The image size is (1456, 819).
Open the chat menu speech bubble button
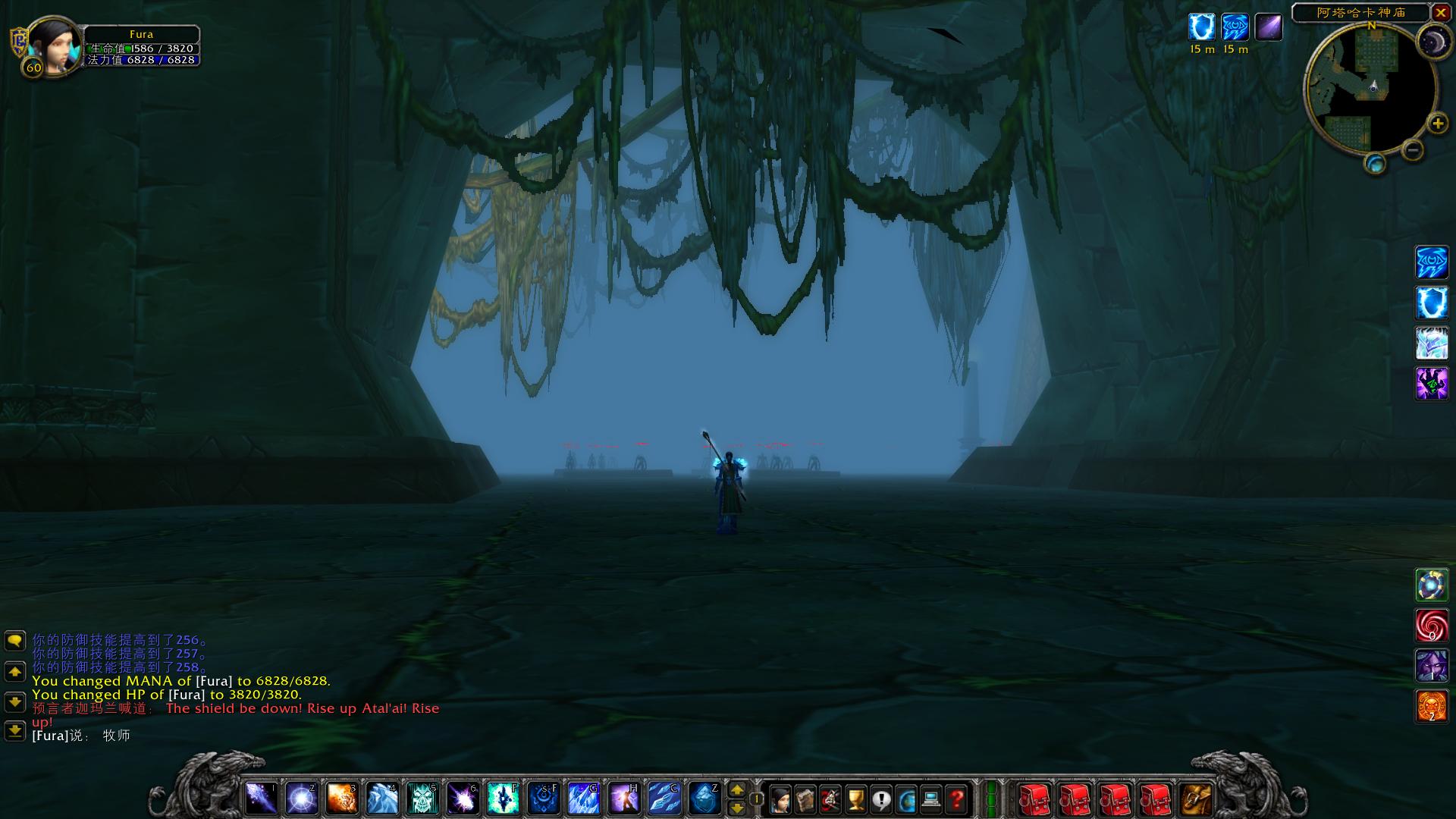point(15,641)
